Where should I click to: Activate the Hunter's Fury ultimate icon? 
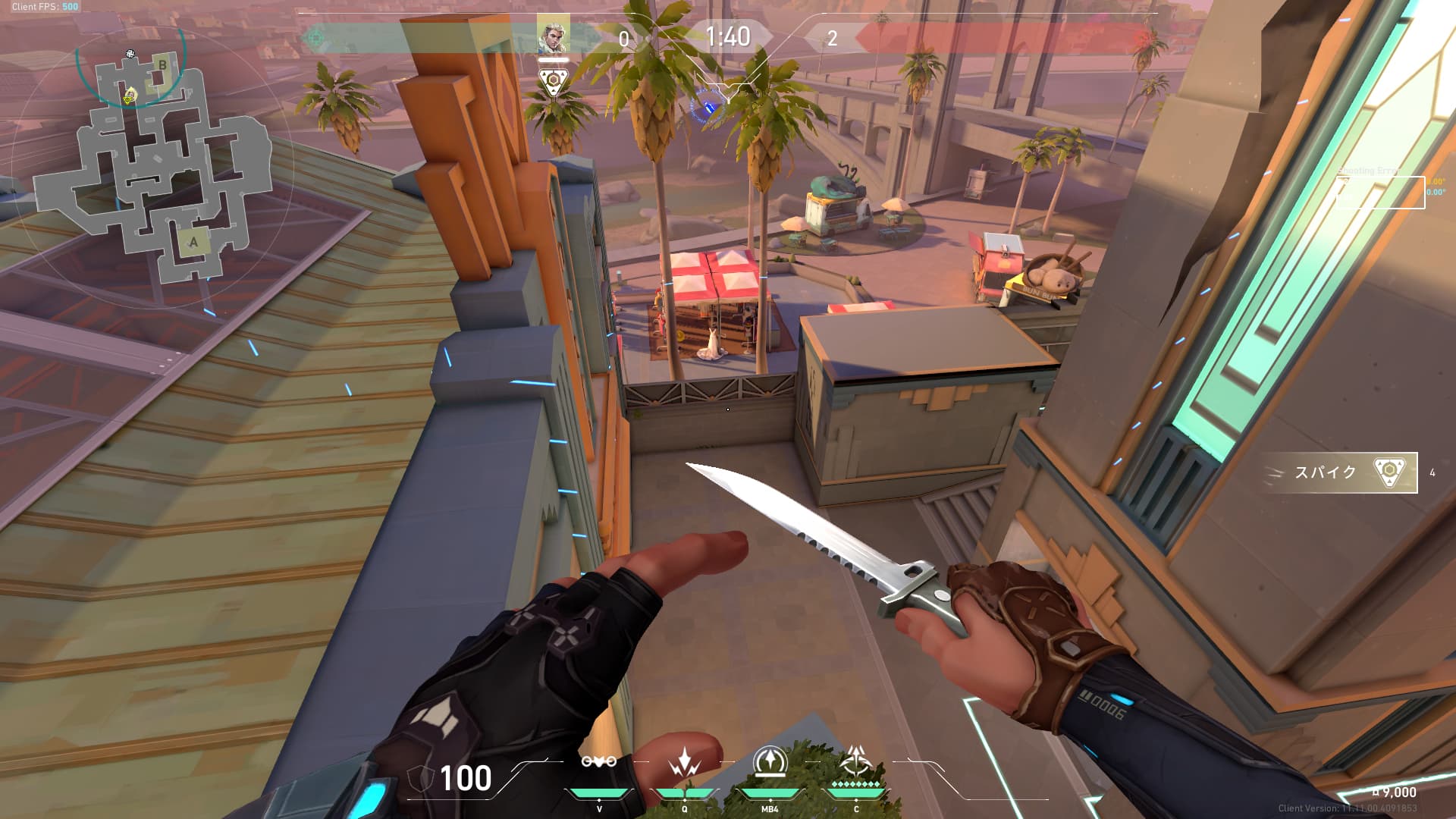coord(856,762)
